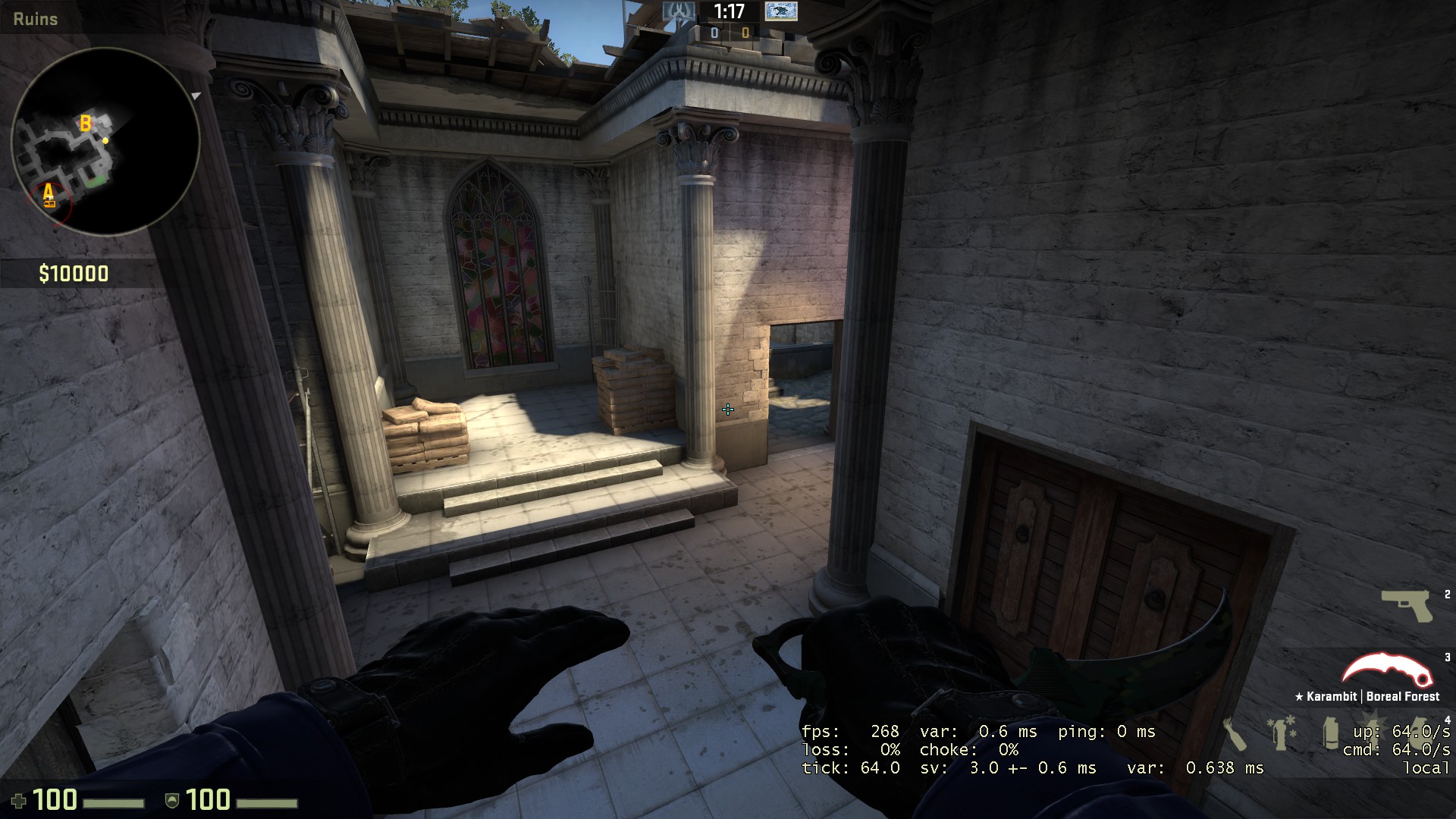Click bombsite B marker on the radar
Image resolution: width=1456 pixels, height=819 pixels.
pyautogui.click(x=85, y=122)
